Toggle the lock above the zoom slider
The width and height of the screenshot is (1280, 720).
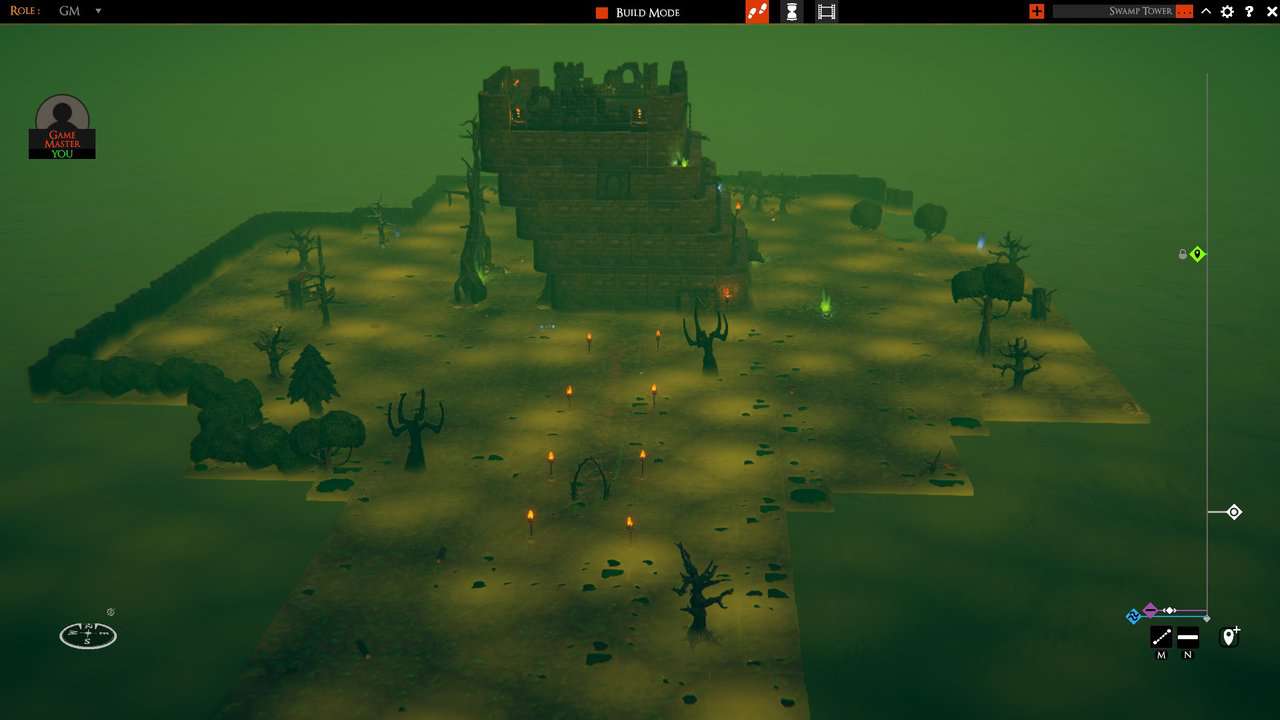pyautogui.click(x=1182, y=254)
